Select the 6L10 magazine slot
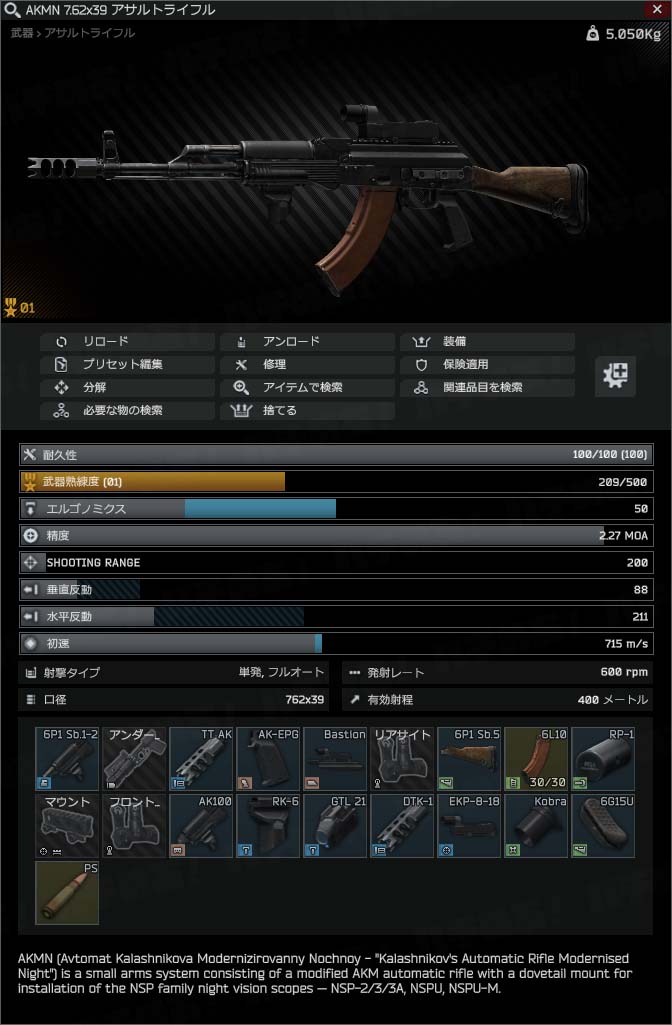This screenshot has width=672, height=1025. pyautogui.click(x=535, y=758)
